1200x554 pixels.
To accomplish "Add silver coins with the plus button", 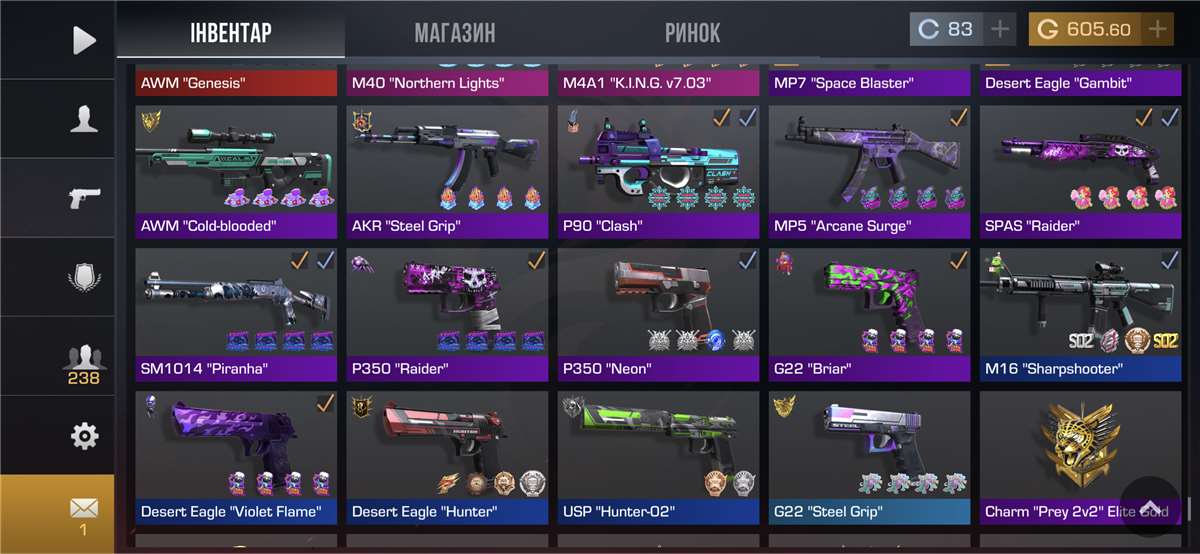I will coord(1000,29).
